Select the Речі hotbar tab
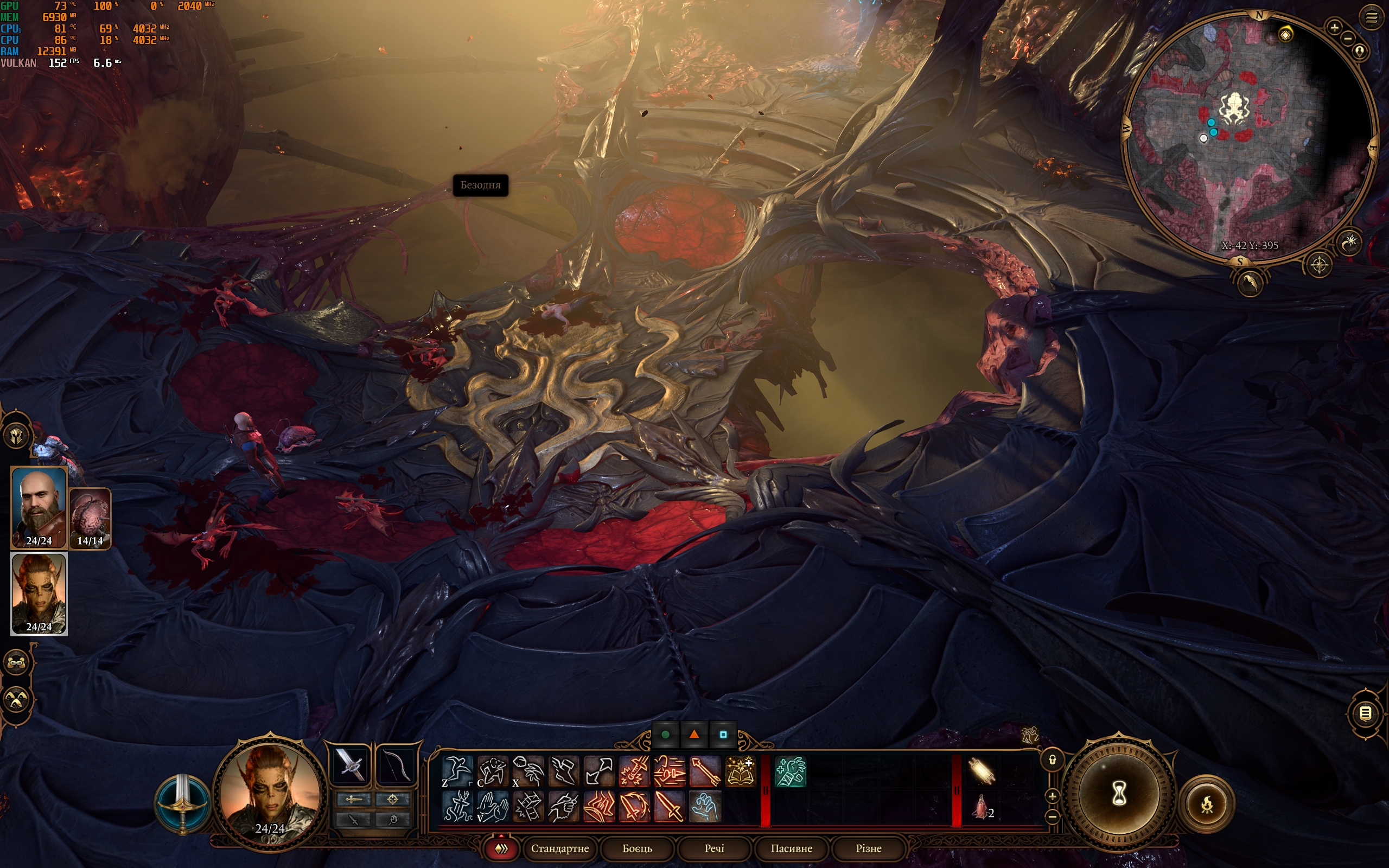 [x=714, y=848]
